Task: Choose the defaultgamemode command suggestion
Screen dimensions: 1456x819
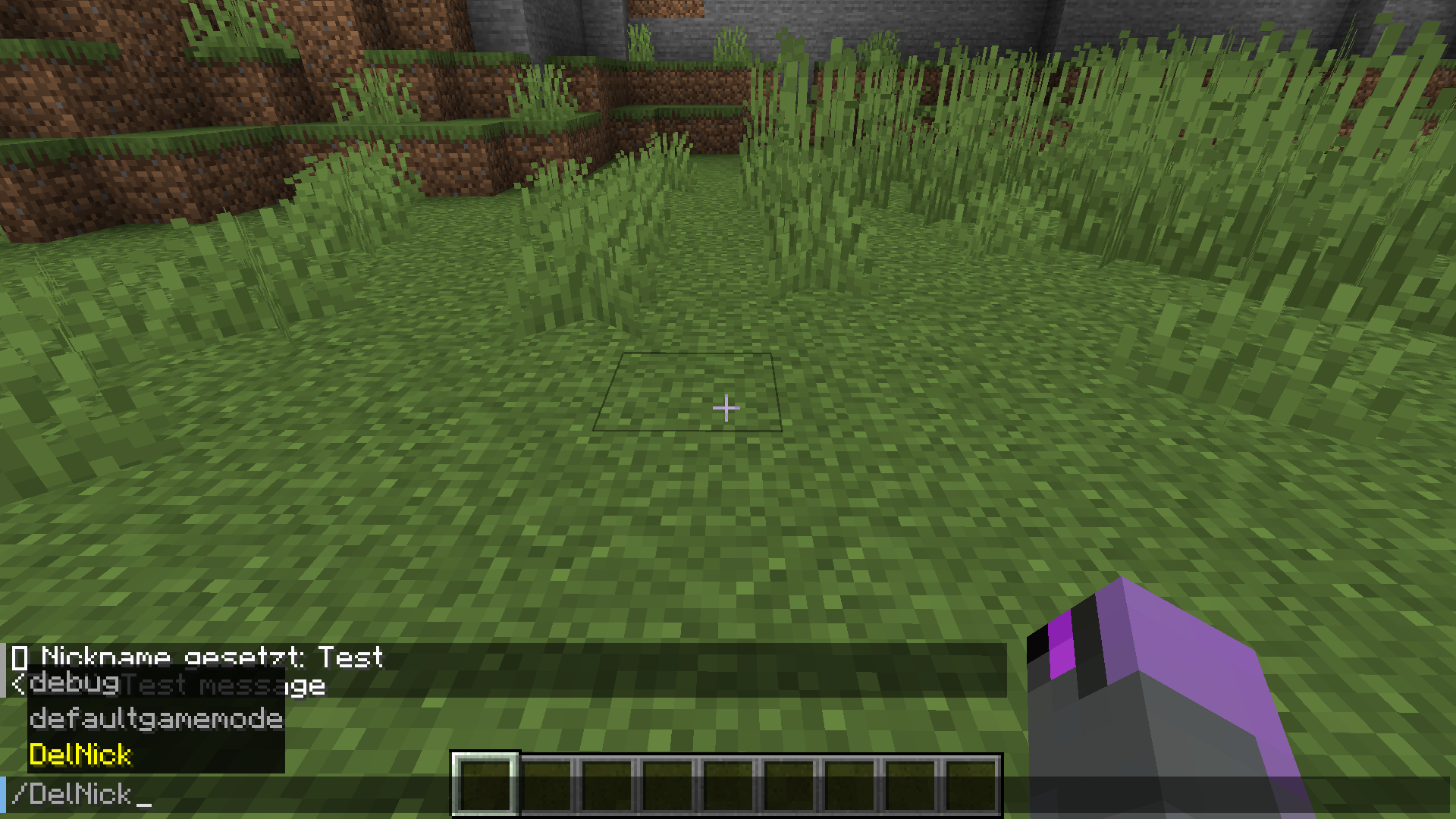Action: pyautogui.click(x=155, y=719)
